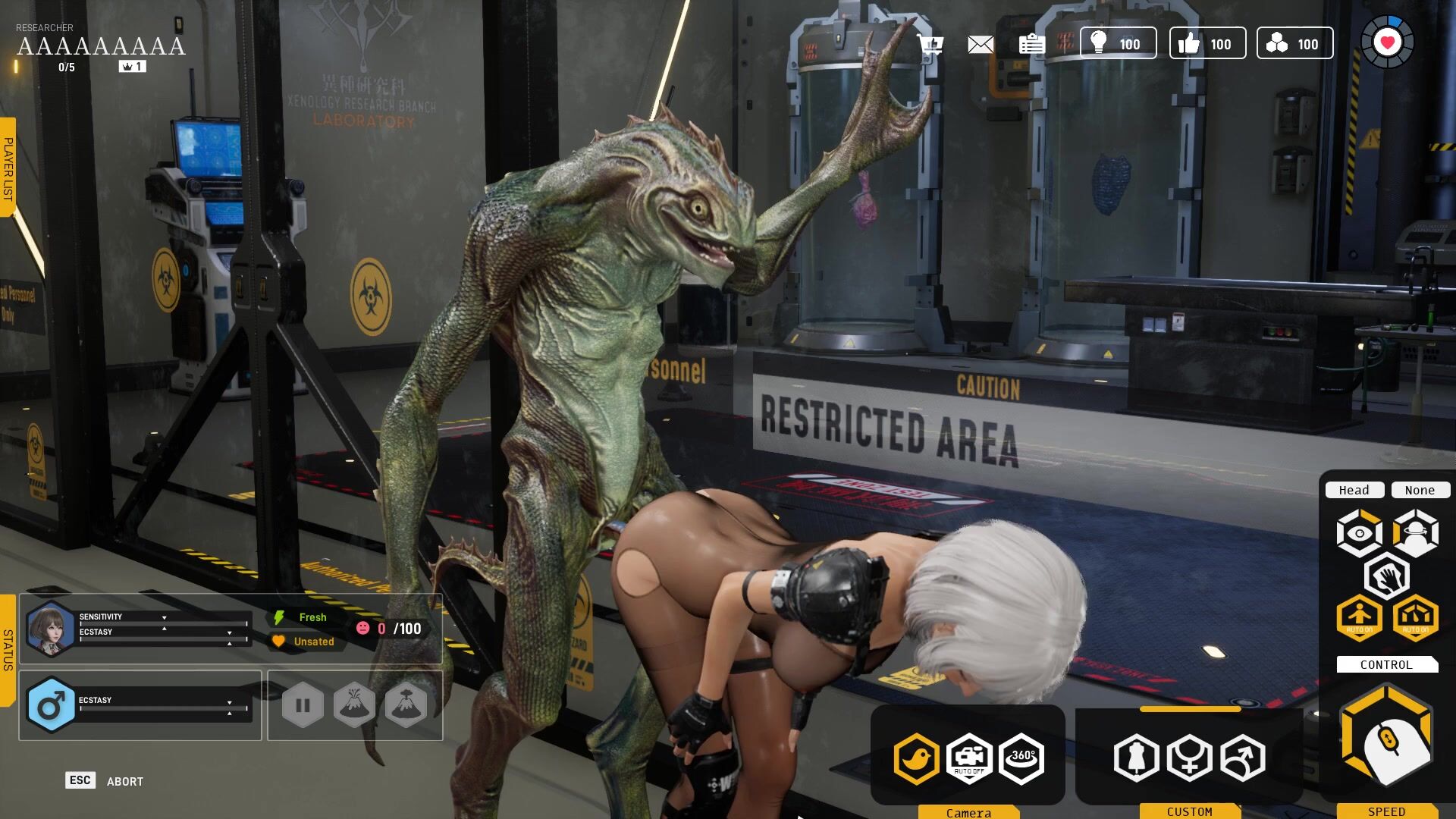Open the mannequin outfit customization
The height and width of the screenshot is (819, 1456).
1136,758
